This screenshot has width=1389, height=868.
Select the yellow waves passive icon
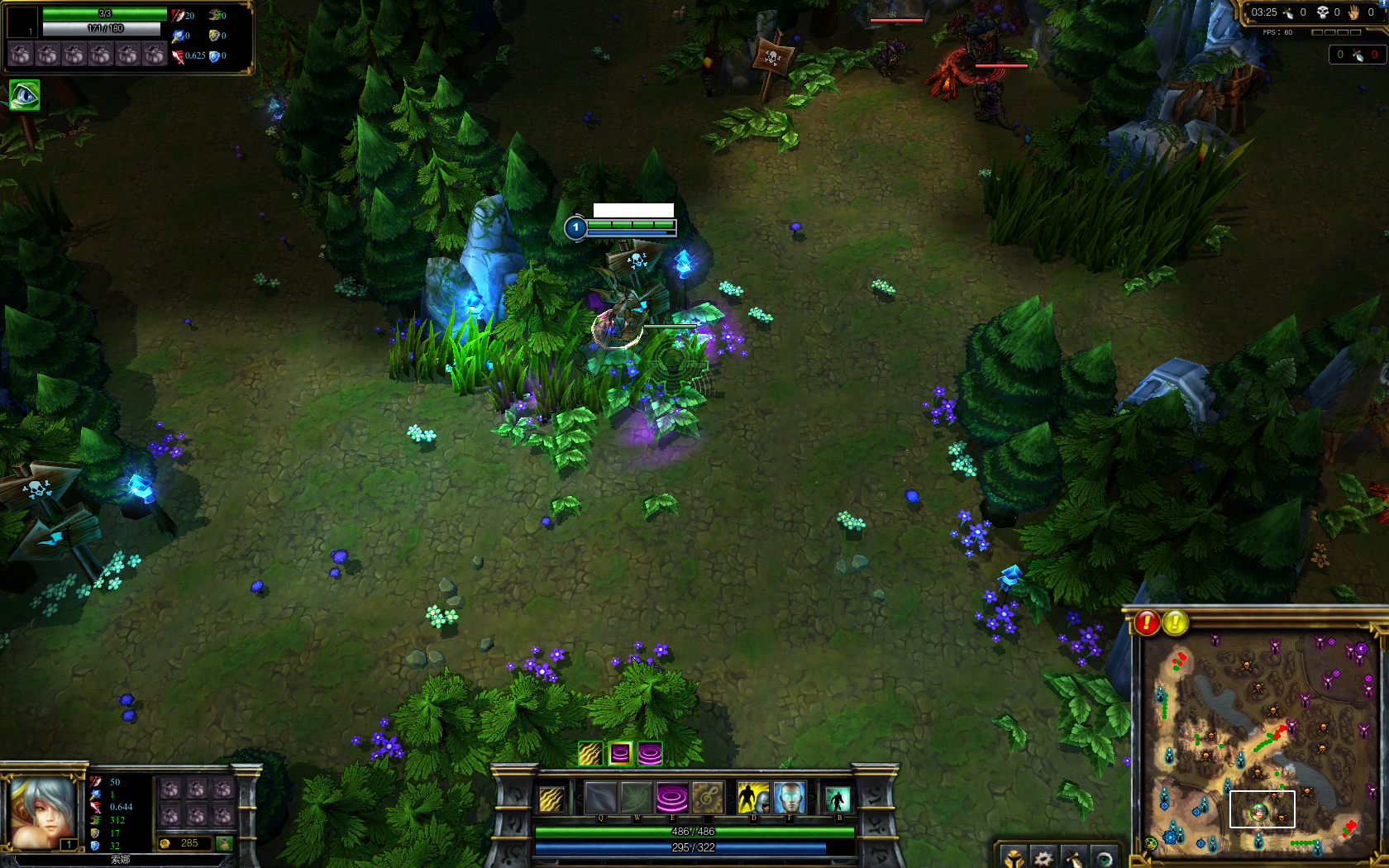(551, 799)
